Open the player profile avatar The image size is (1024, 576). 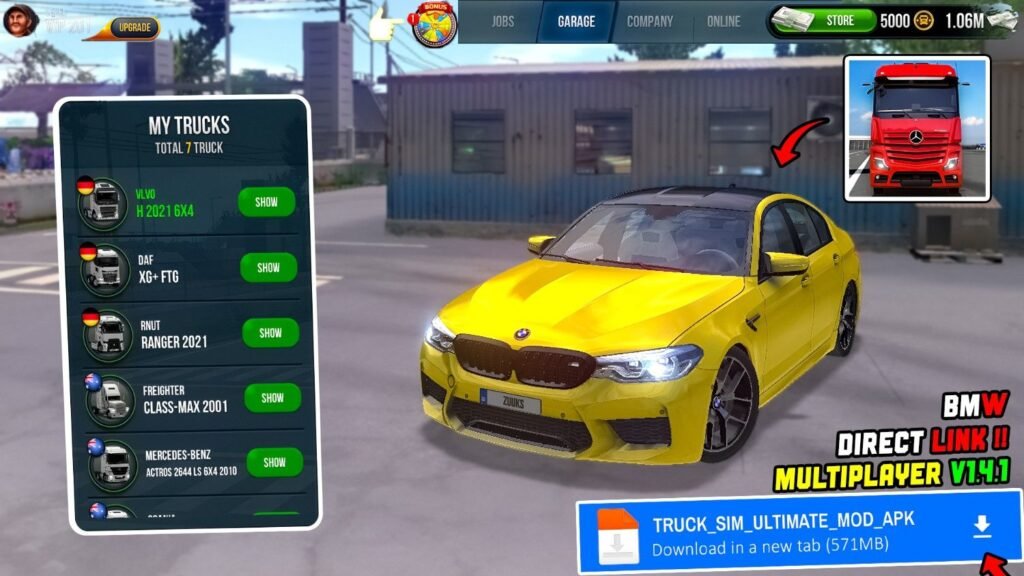pos(20,19)
